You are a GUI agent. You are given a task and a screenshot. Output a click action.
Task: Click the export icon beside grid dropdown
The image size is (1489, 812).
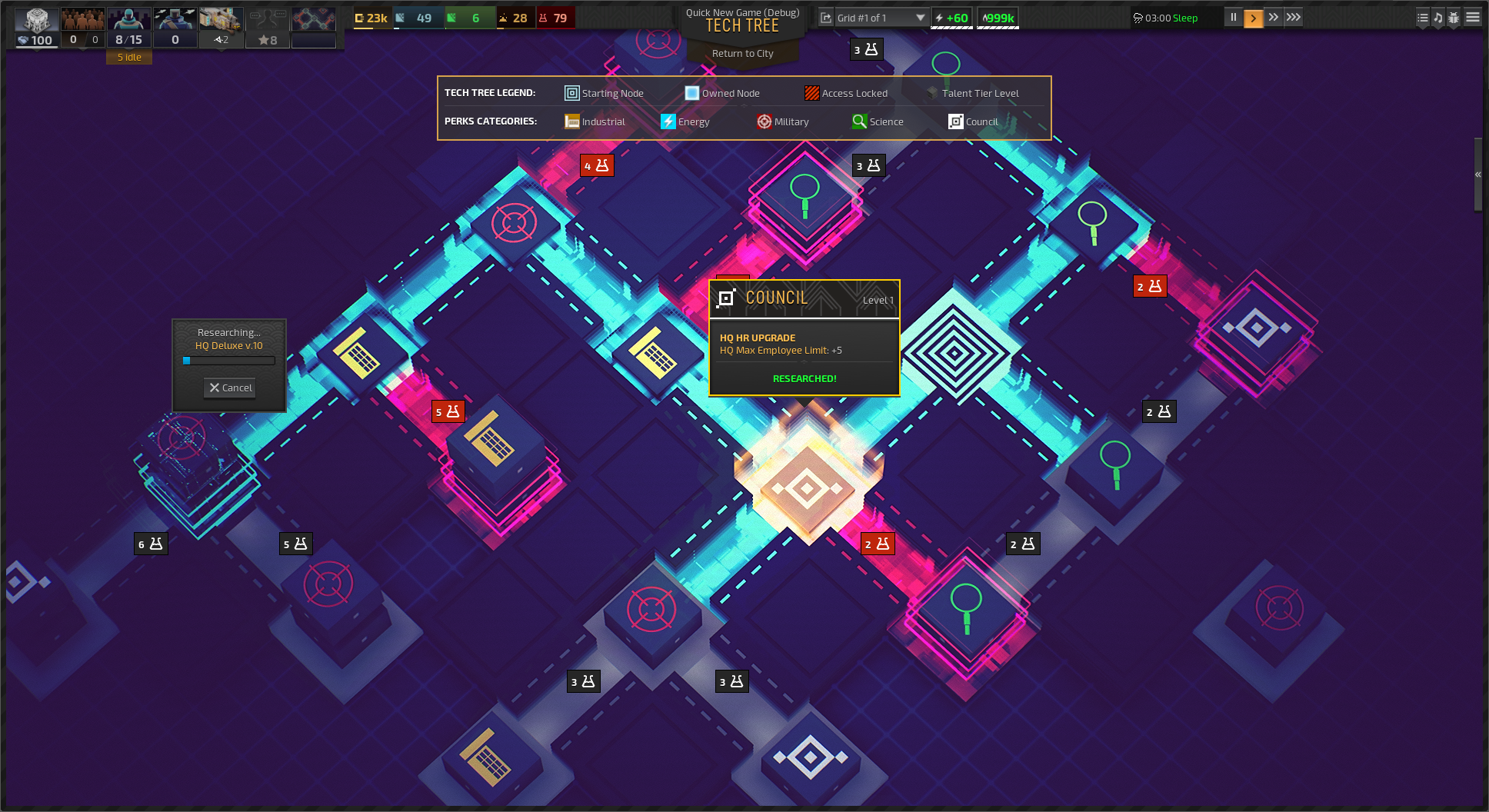click(826, 18)
